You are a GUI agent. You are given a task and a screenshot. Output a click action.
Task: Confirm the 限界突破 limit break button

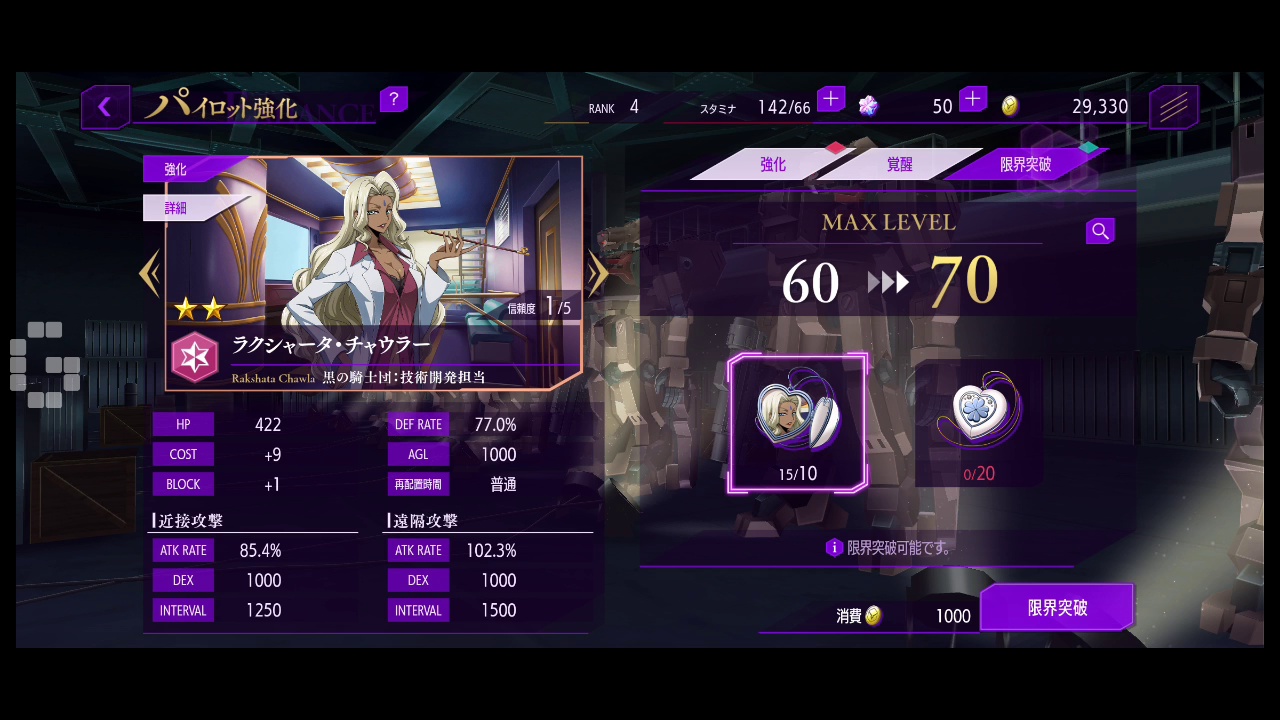[1057, 608]
